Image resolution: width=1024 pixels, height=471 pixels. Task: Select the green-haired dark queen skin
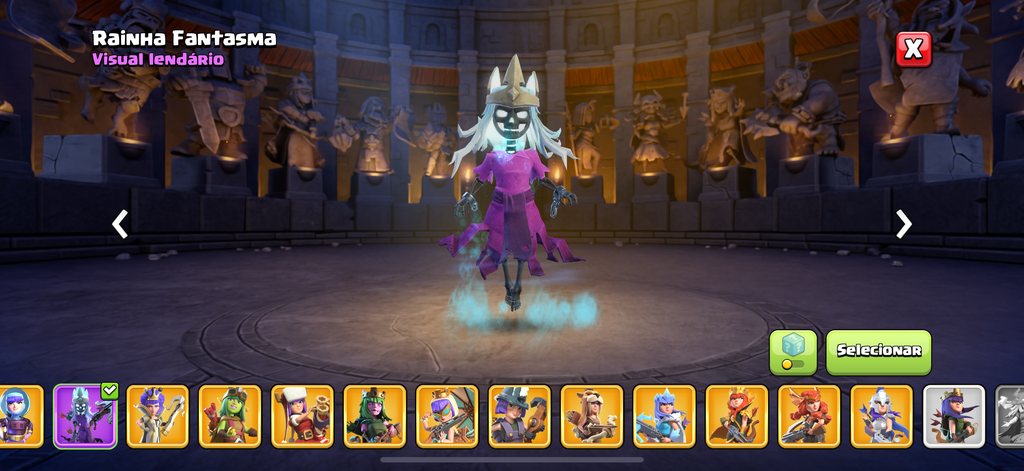point(374,415)
